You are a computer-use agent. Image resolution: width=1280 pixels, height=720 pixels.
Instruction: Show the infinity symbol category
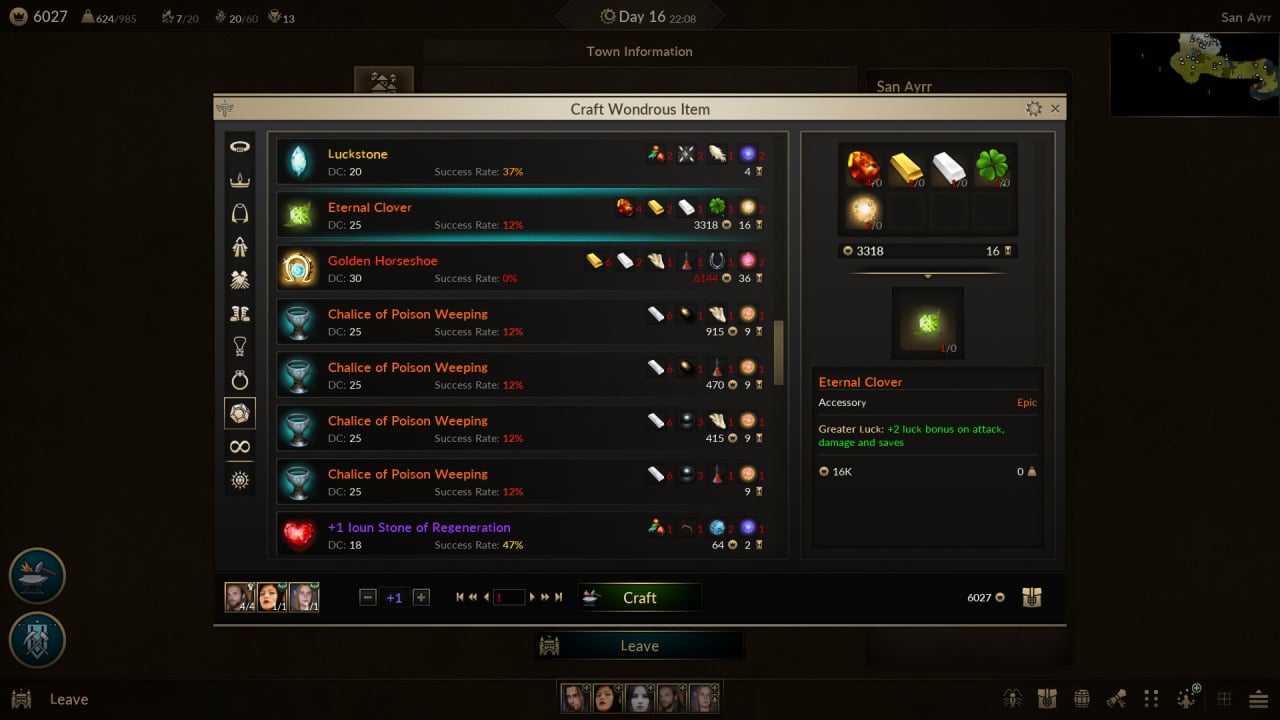[x=240, y=446]
